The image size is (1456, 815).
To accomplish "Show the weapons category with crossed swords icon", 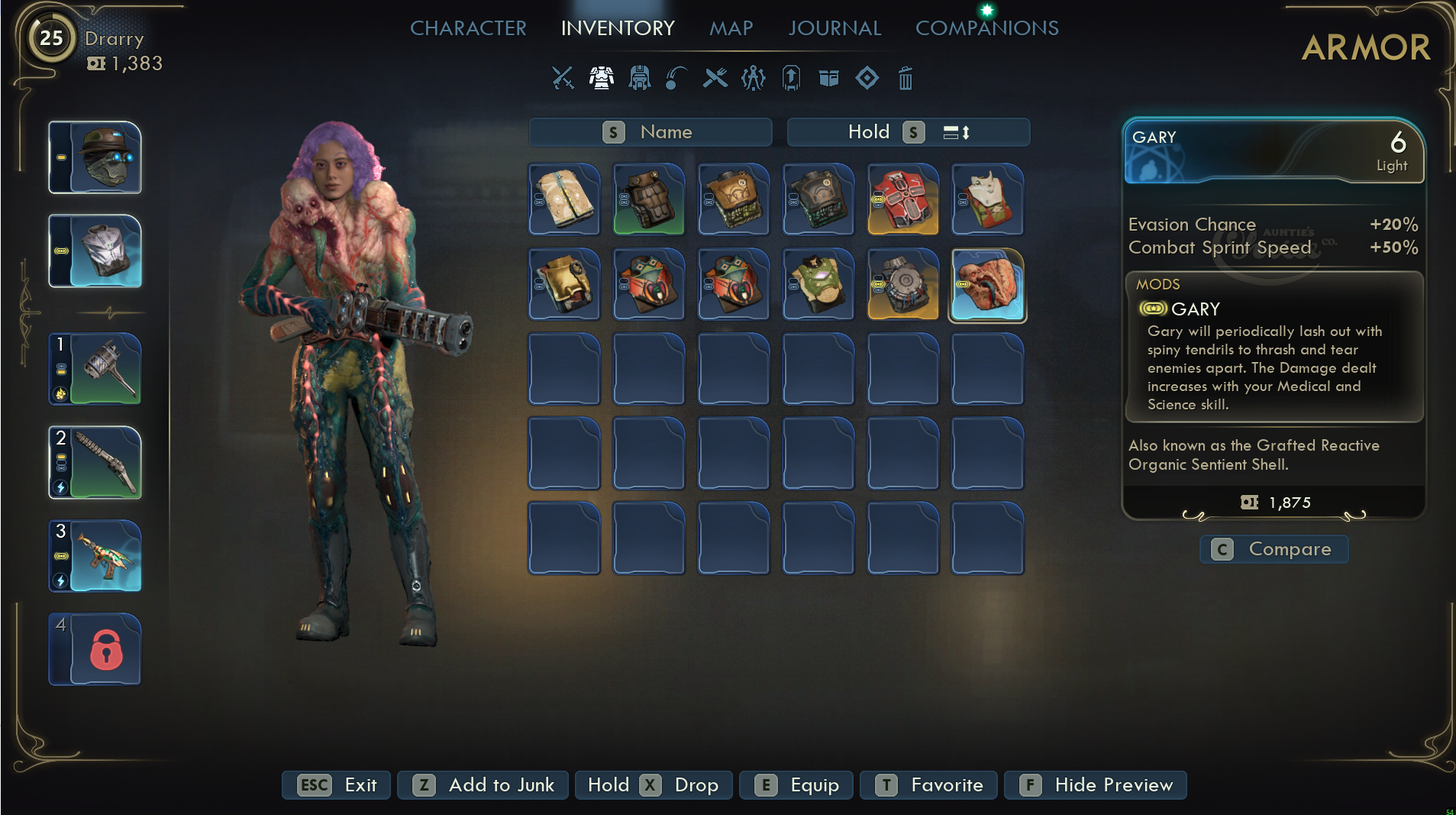I will click(563, 78).
